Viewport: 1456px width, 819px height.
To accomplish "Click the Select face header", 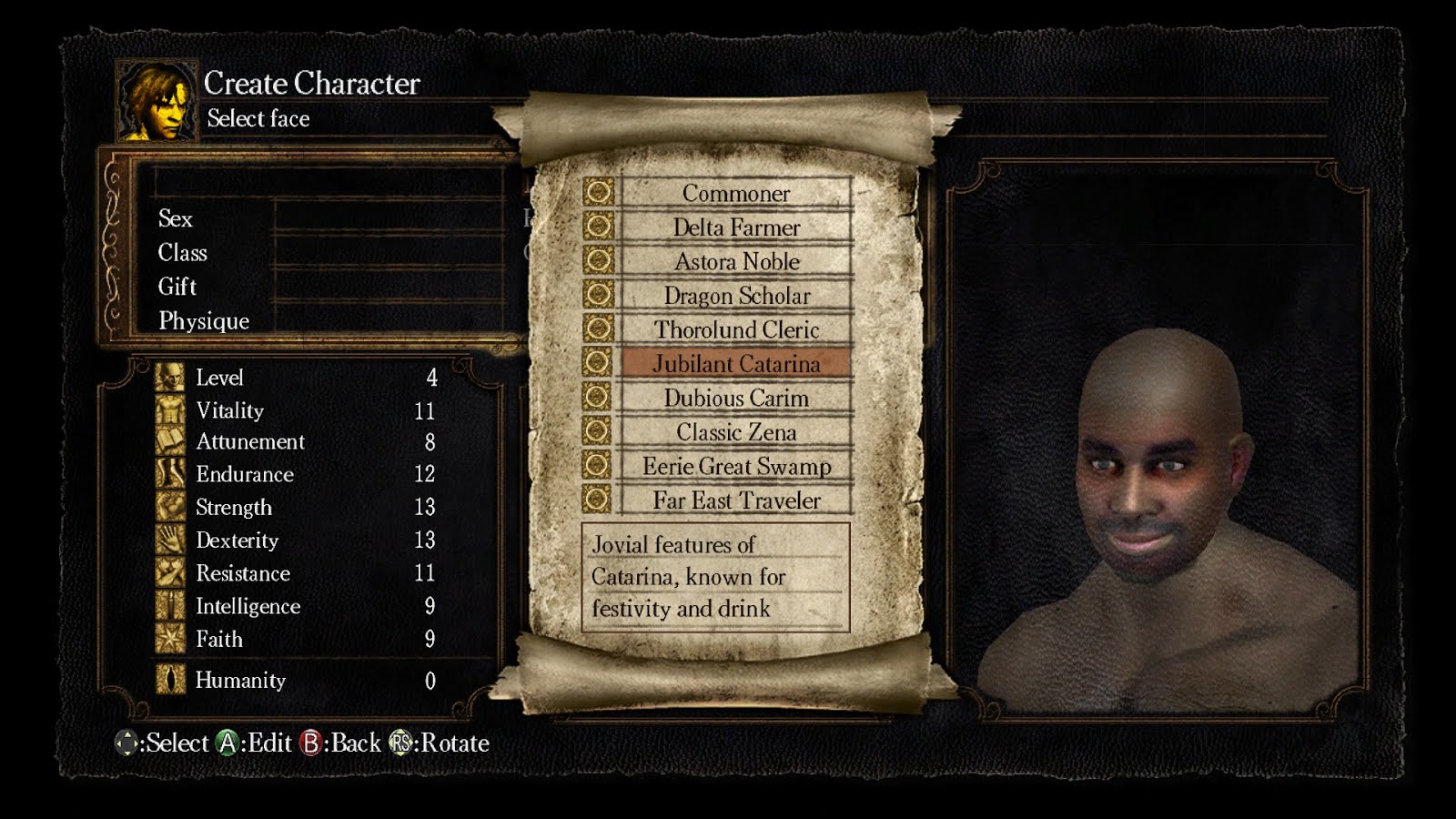I will (x=258, y=118).
